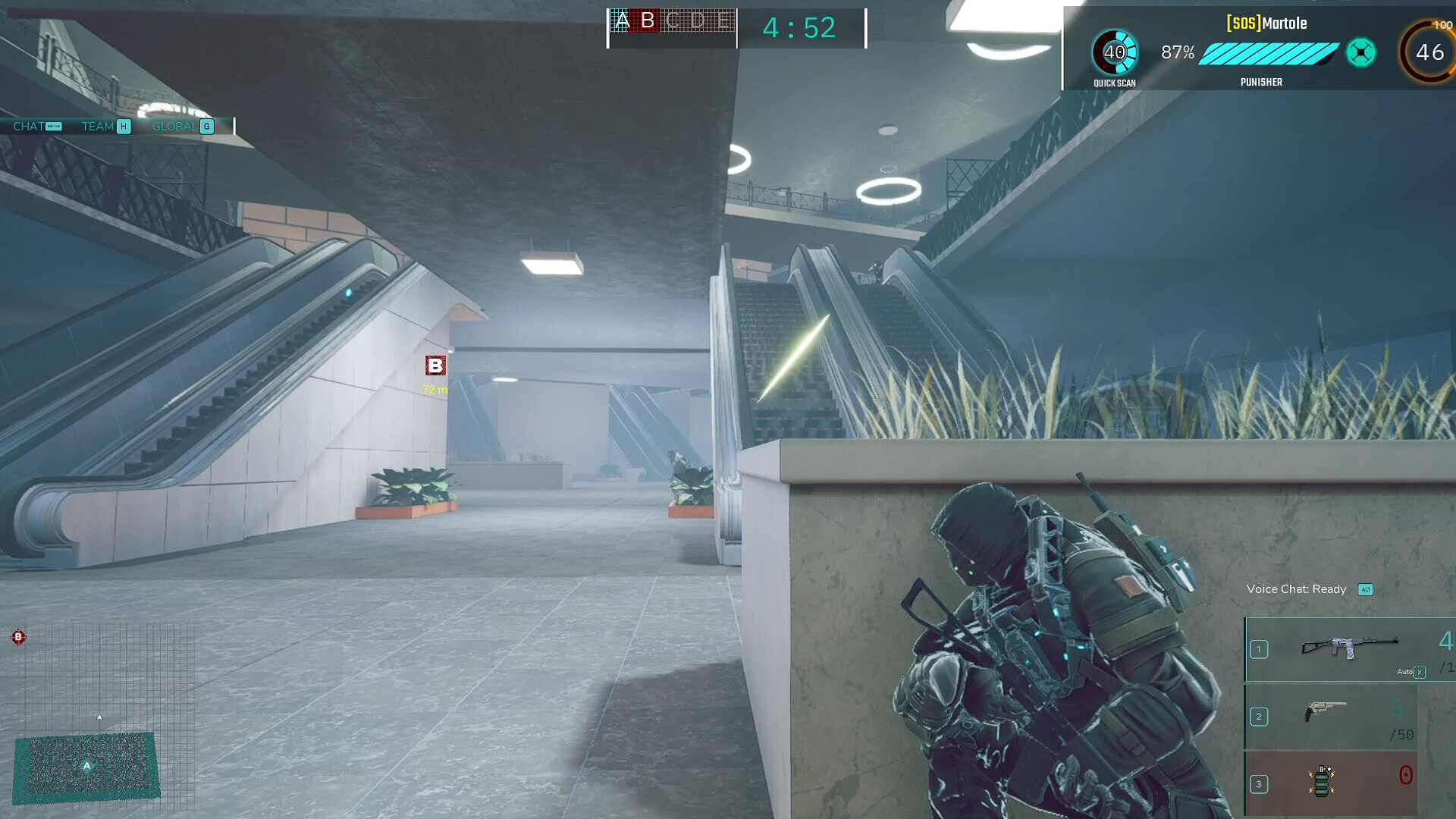Select objective B in the capture tracker

point(648,21)
